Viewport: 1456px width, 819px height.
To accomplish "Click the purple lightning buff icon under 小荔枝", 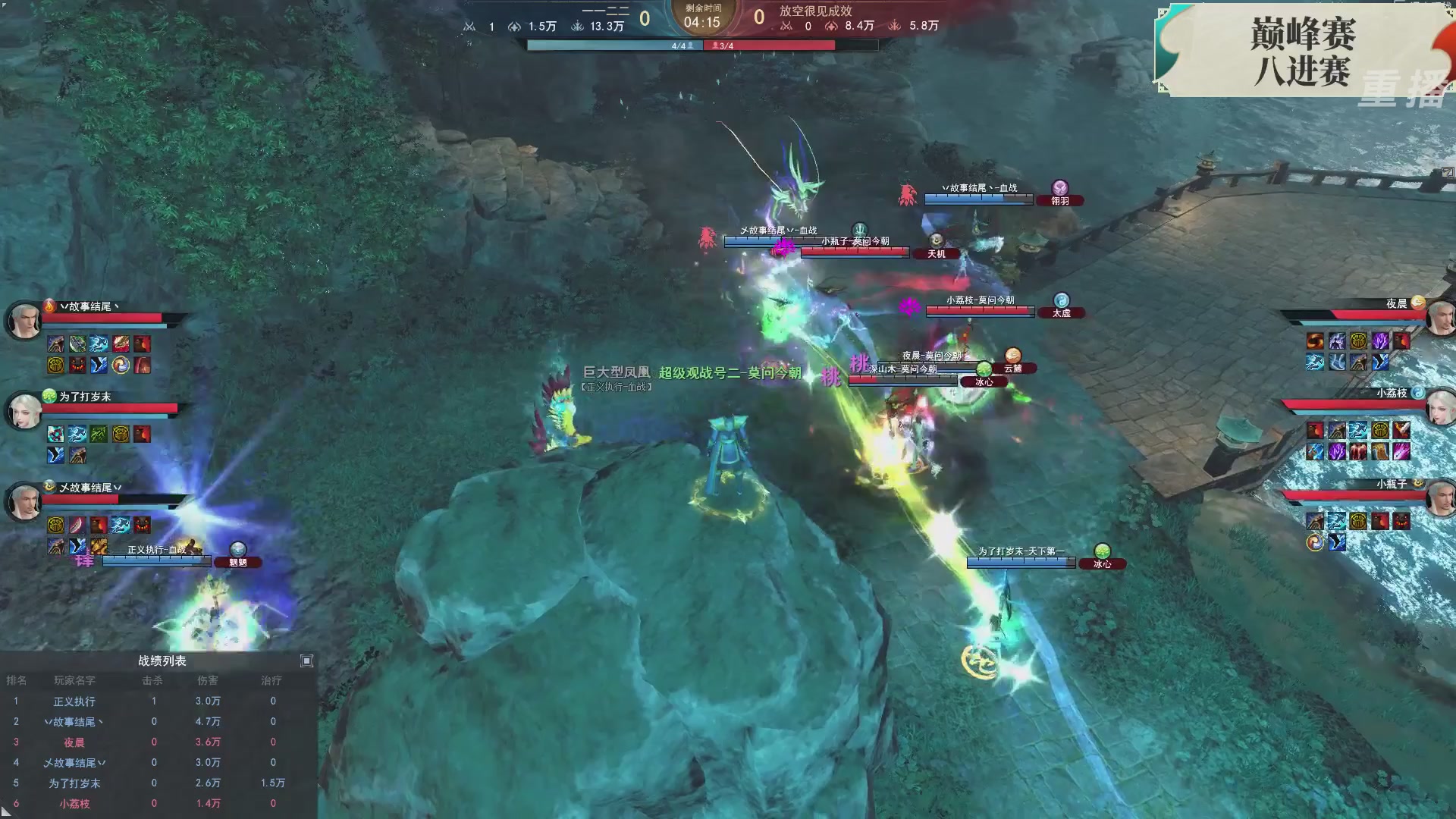I will pyautogui.click(x=1338, y=450).
